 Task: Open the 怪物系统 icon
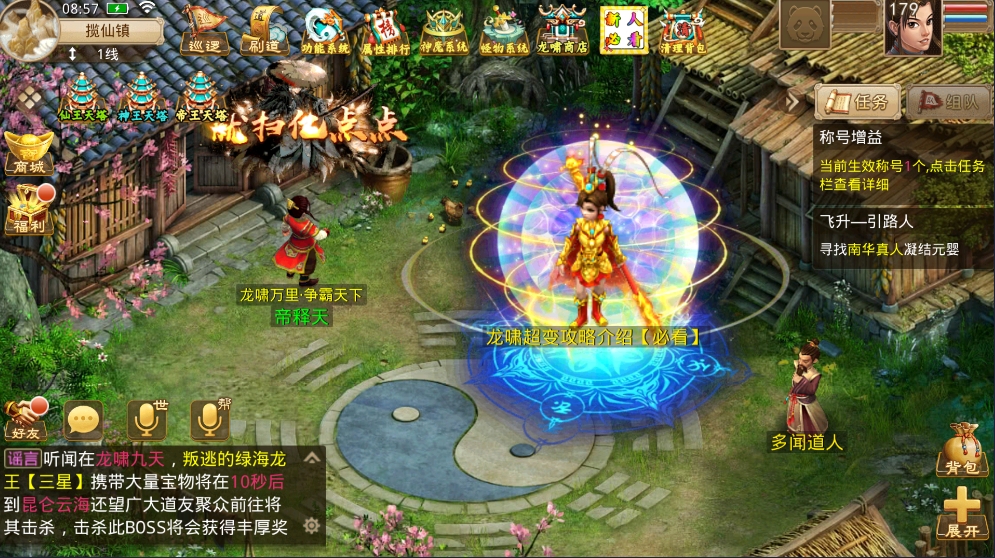click(x=503, y=29)
